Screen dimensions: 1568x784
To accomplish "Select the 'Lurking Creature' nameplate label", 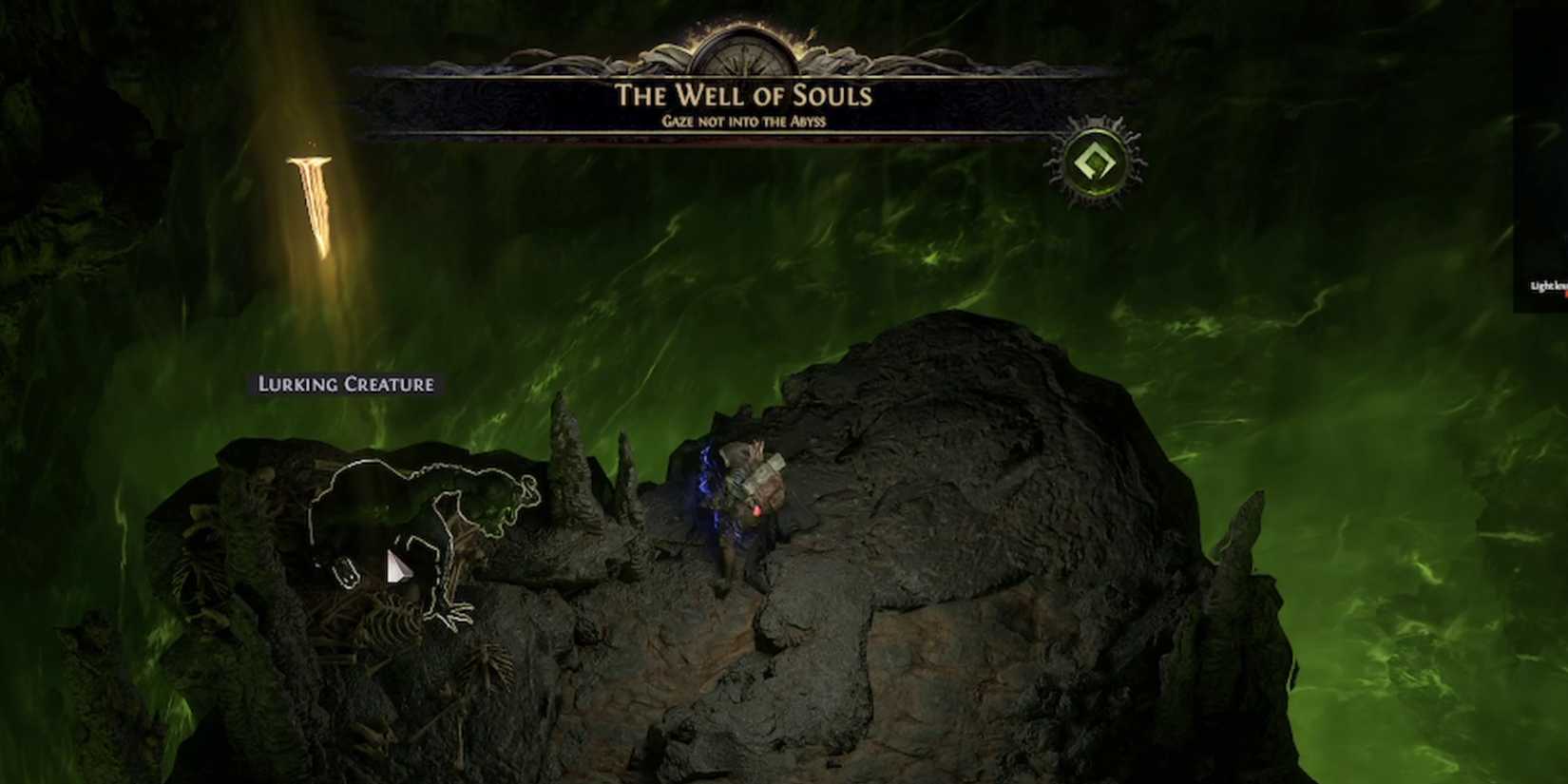I will 344,385.
